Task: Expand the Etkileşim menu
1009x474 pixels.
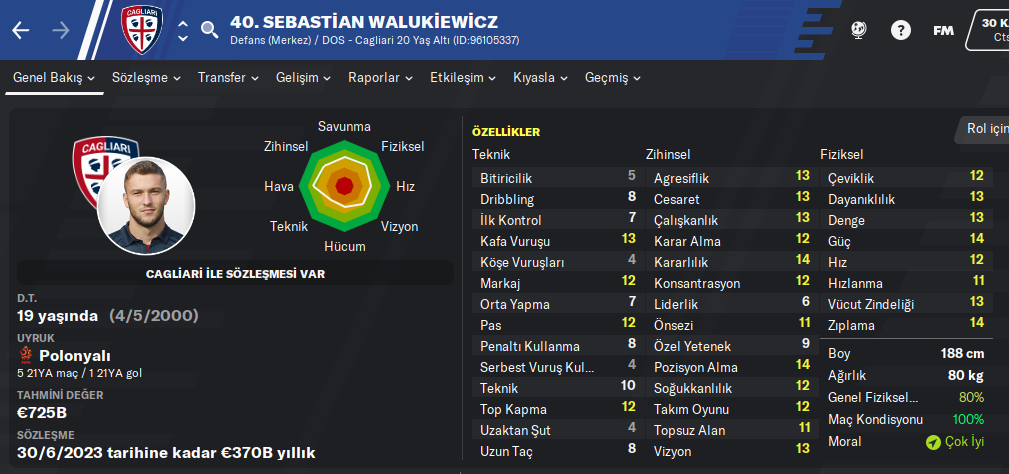Action: (463, 78)
